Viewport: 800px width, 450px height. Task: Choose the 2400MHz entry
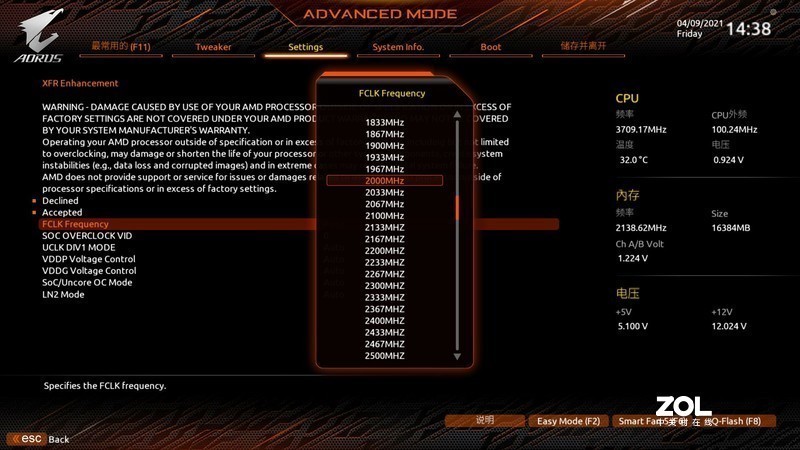[x=384, y=320]
